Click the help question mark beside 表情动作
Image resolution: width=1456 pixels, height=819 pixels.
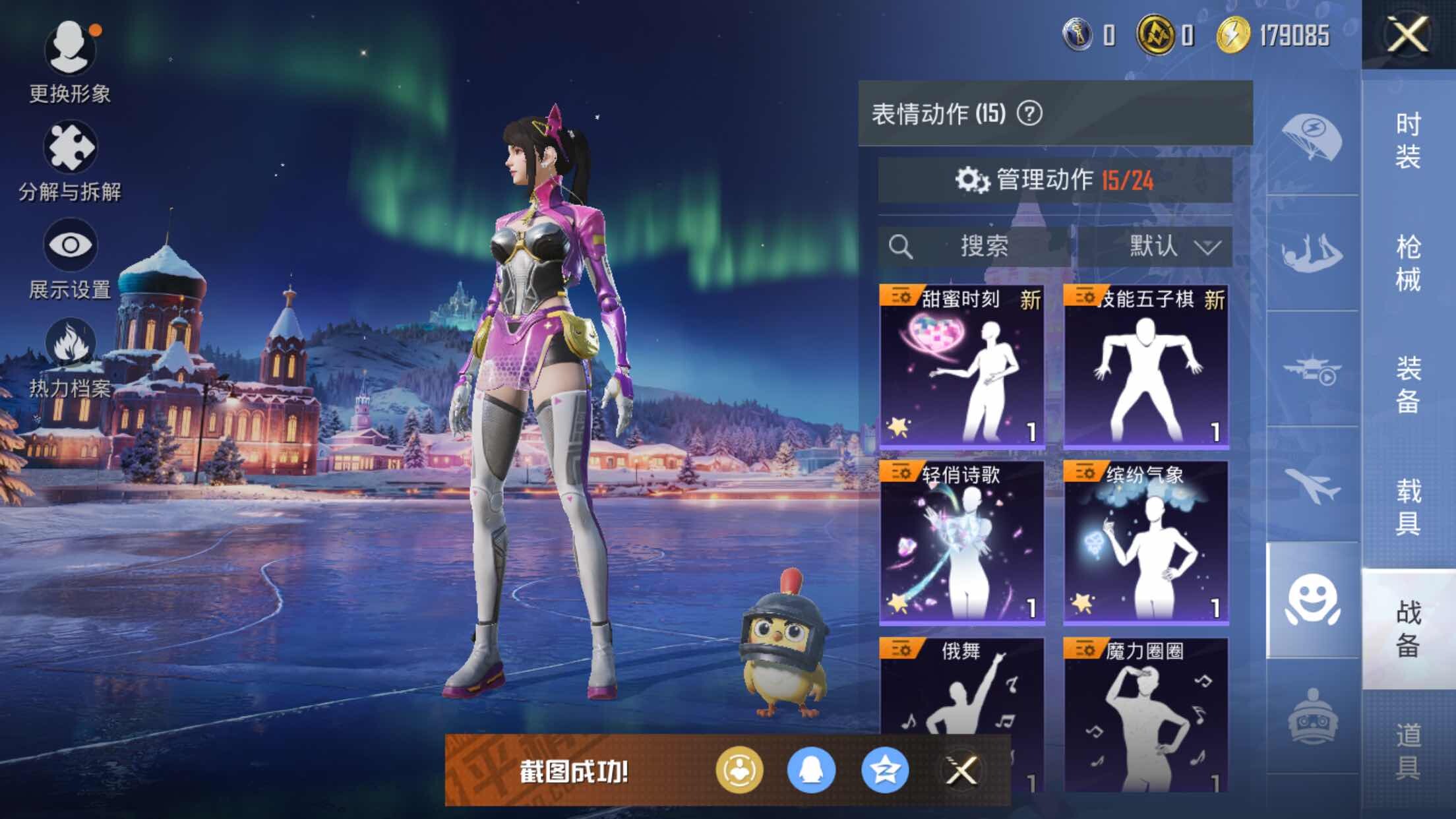[1029, 113]
